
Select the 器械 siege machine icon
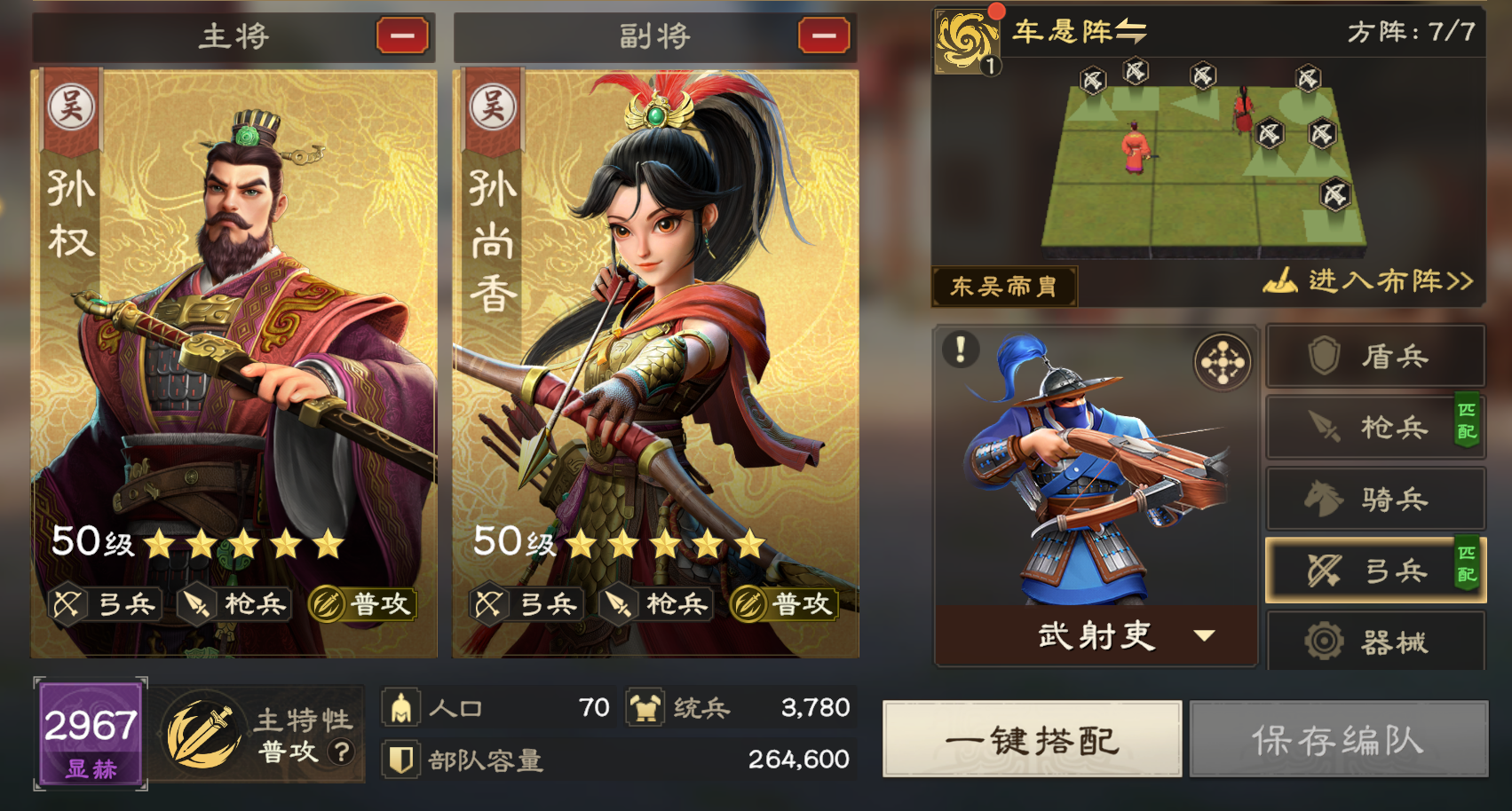pos(1374,641)
